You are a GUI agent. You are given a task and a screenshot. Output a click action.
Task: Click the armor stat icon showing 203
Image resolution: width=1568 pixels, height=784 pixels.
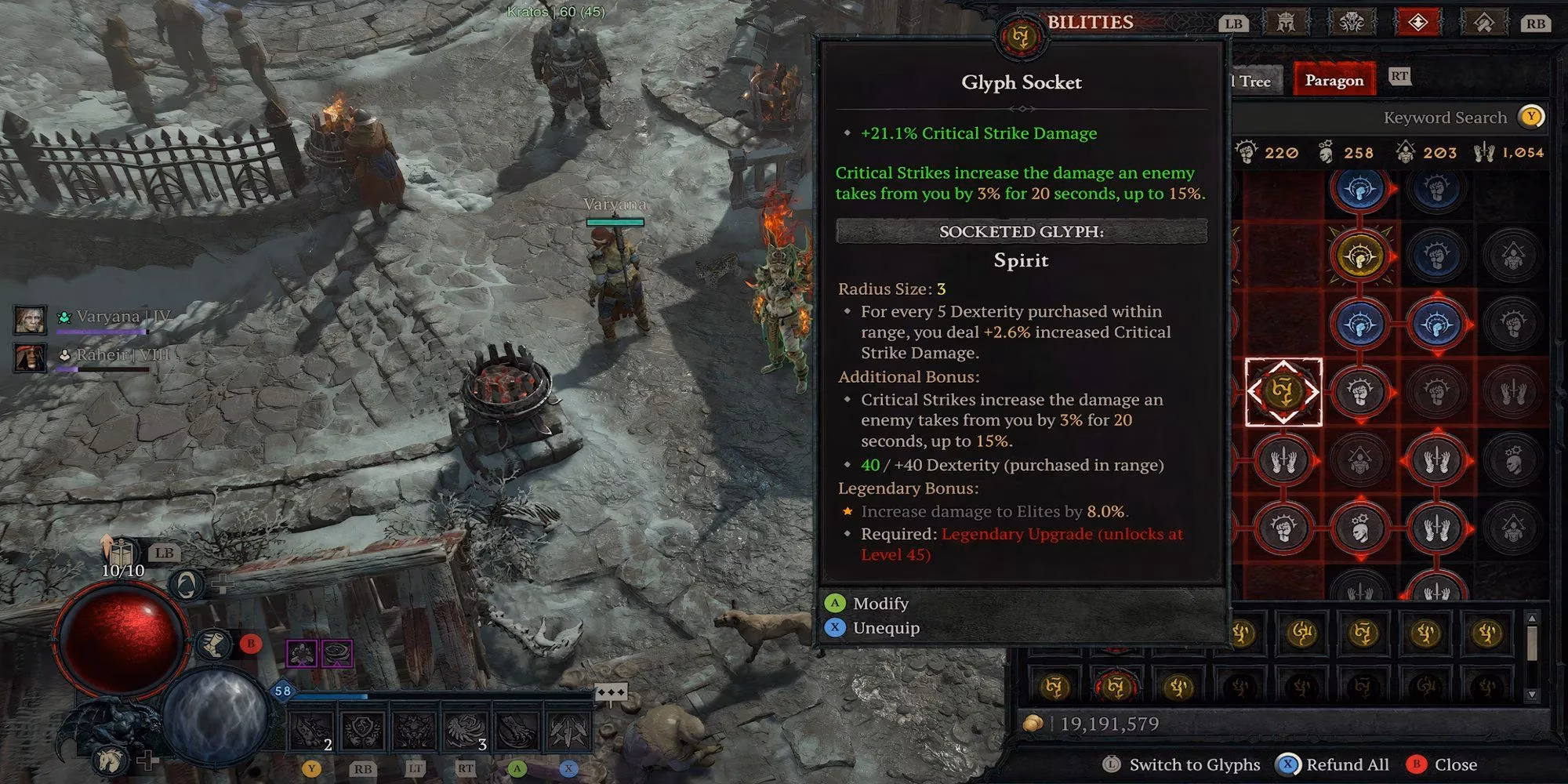1406,153
